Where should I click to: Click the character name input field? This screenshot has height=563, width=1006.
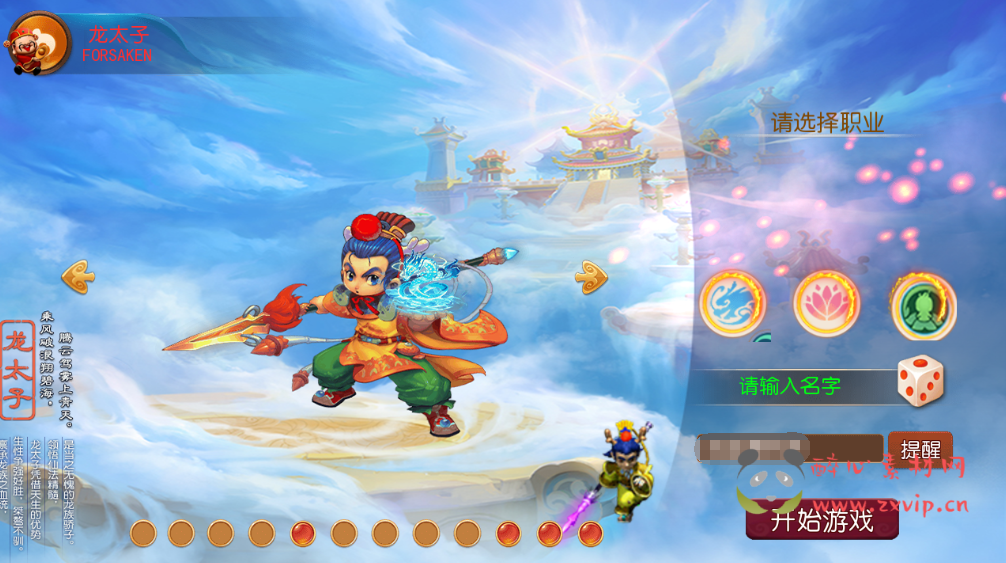coord(790,449)
